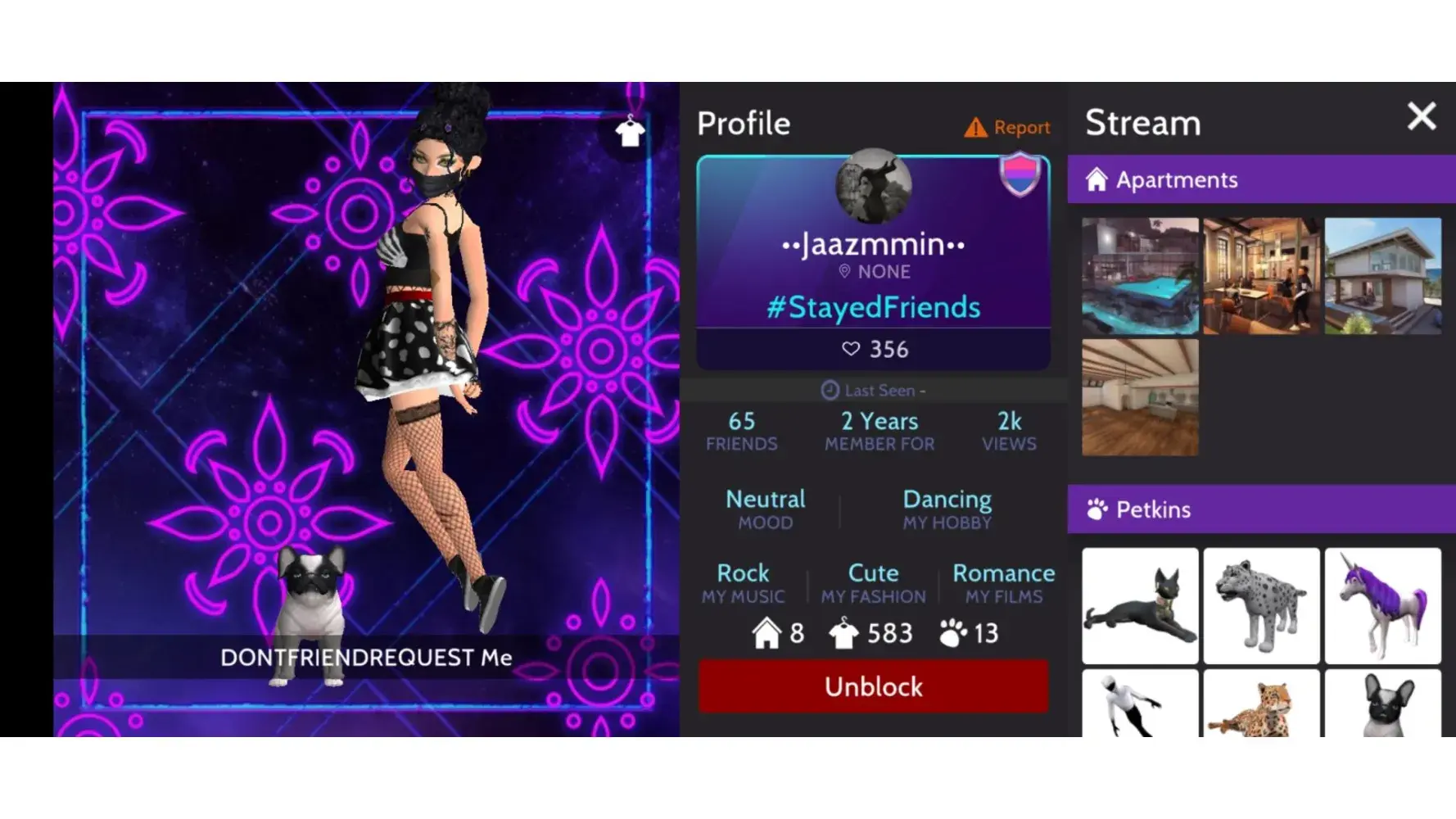Select the modern white house apartment
Viewport: 1456px width, 819px height.
1382,276
